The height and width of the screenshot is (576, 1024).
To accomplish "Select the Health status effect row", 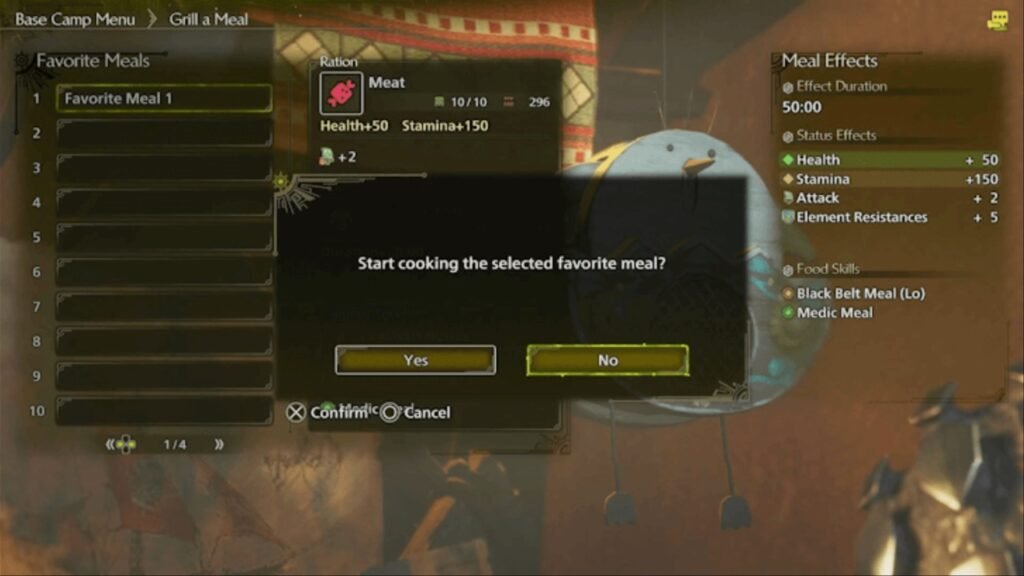I will 890,160.
